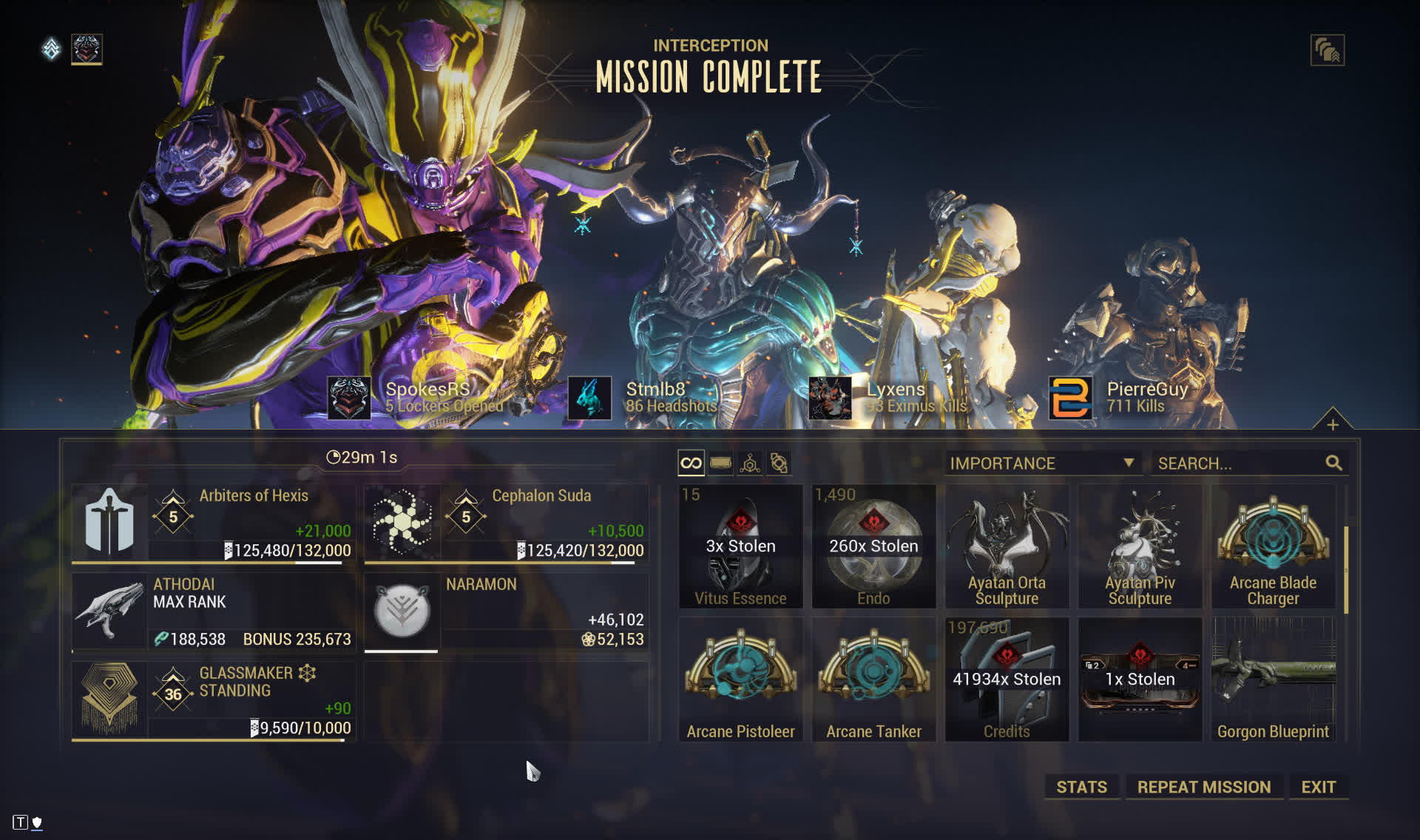Focus the rewards search field
1420x840 pixels.
1240,464
